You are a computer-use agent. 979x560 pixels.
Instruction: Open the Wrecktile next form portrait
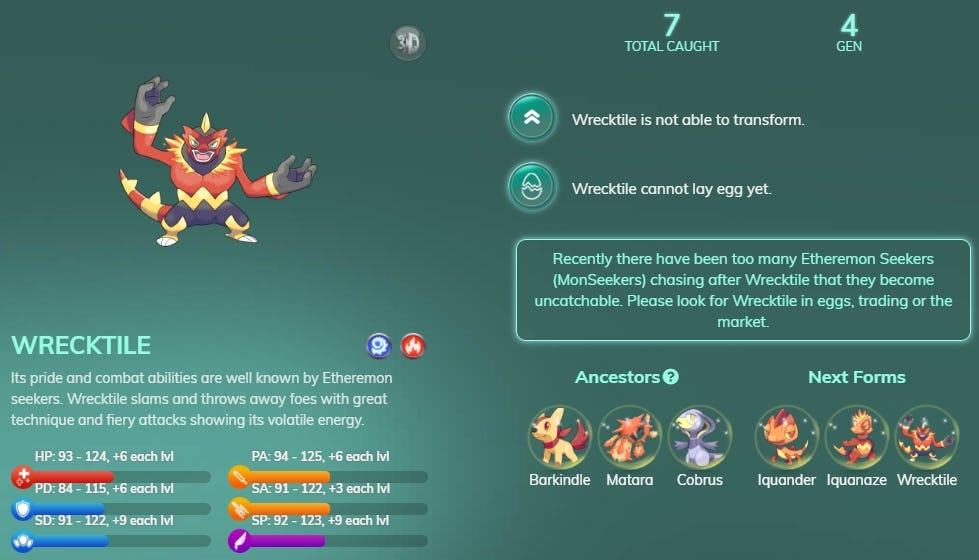926,437
